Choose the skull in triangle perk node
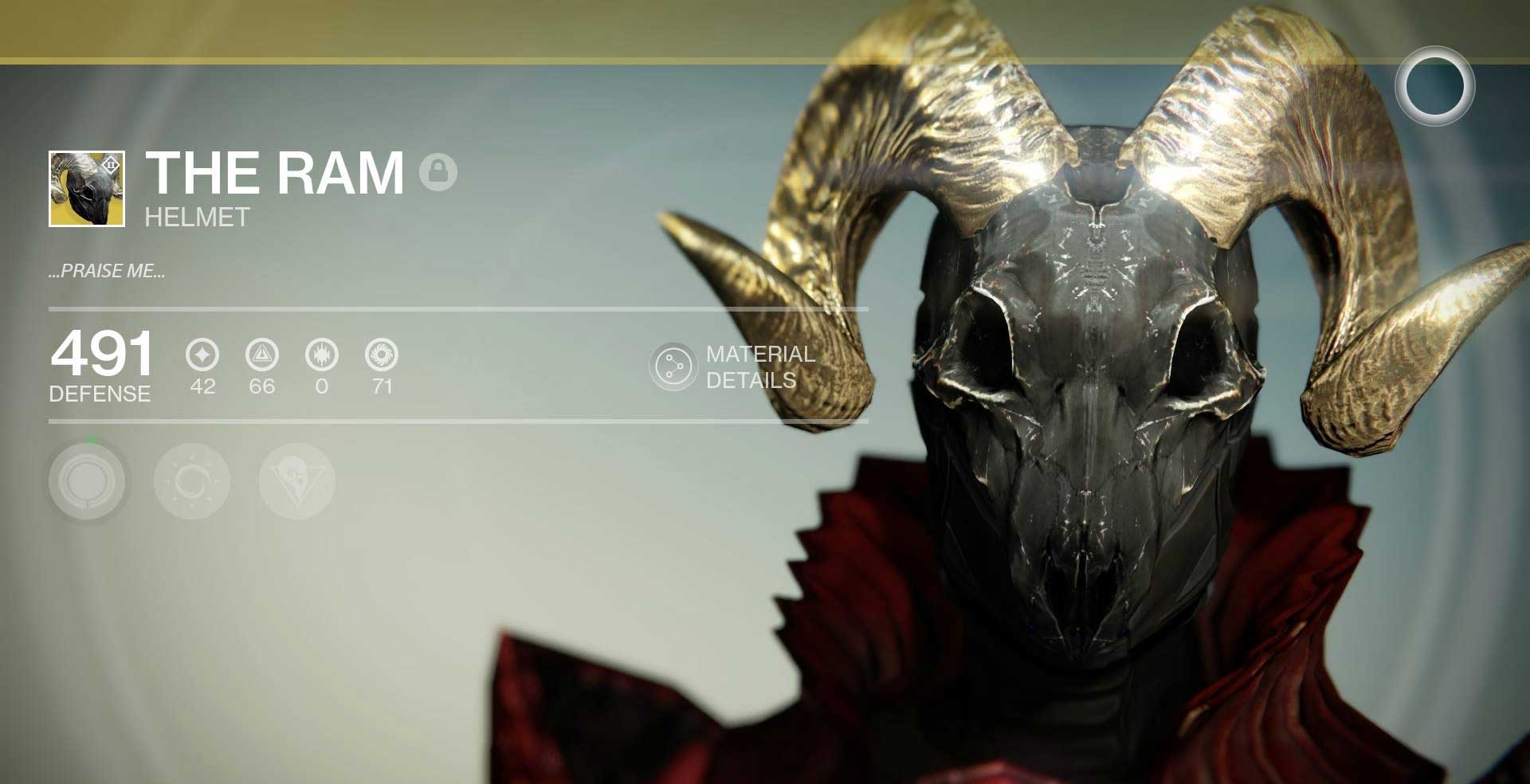Screen dimensions: 1530x784 point(296,481)
